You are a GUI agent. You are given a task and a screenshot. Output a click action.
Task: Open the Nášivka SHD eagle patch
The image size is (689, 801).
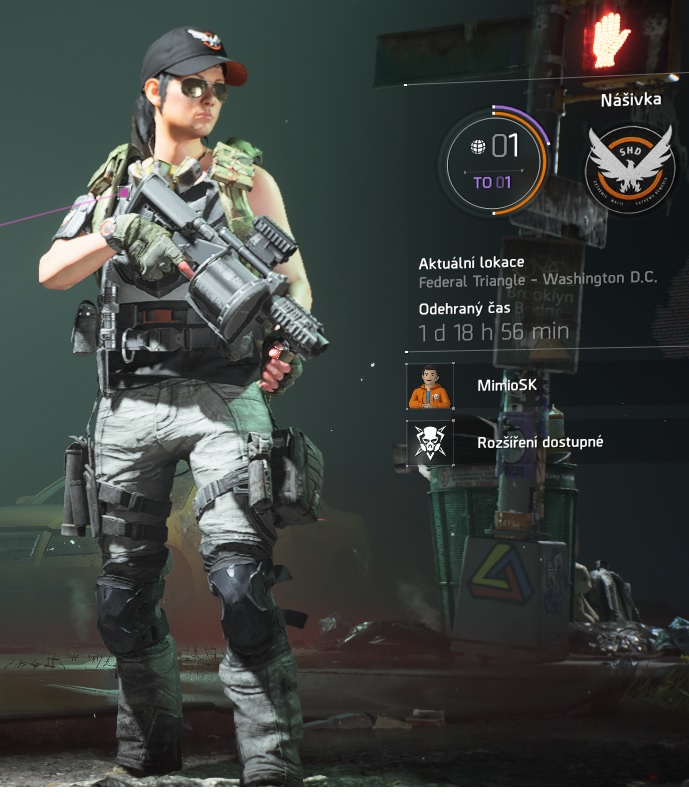[630, 167]
